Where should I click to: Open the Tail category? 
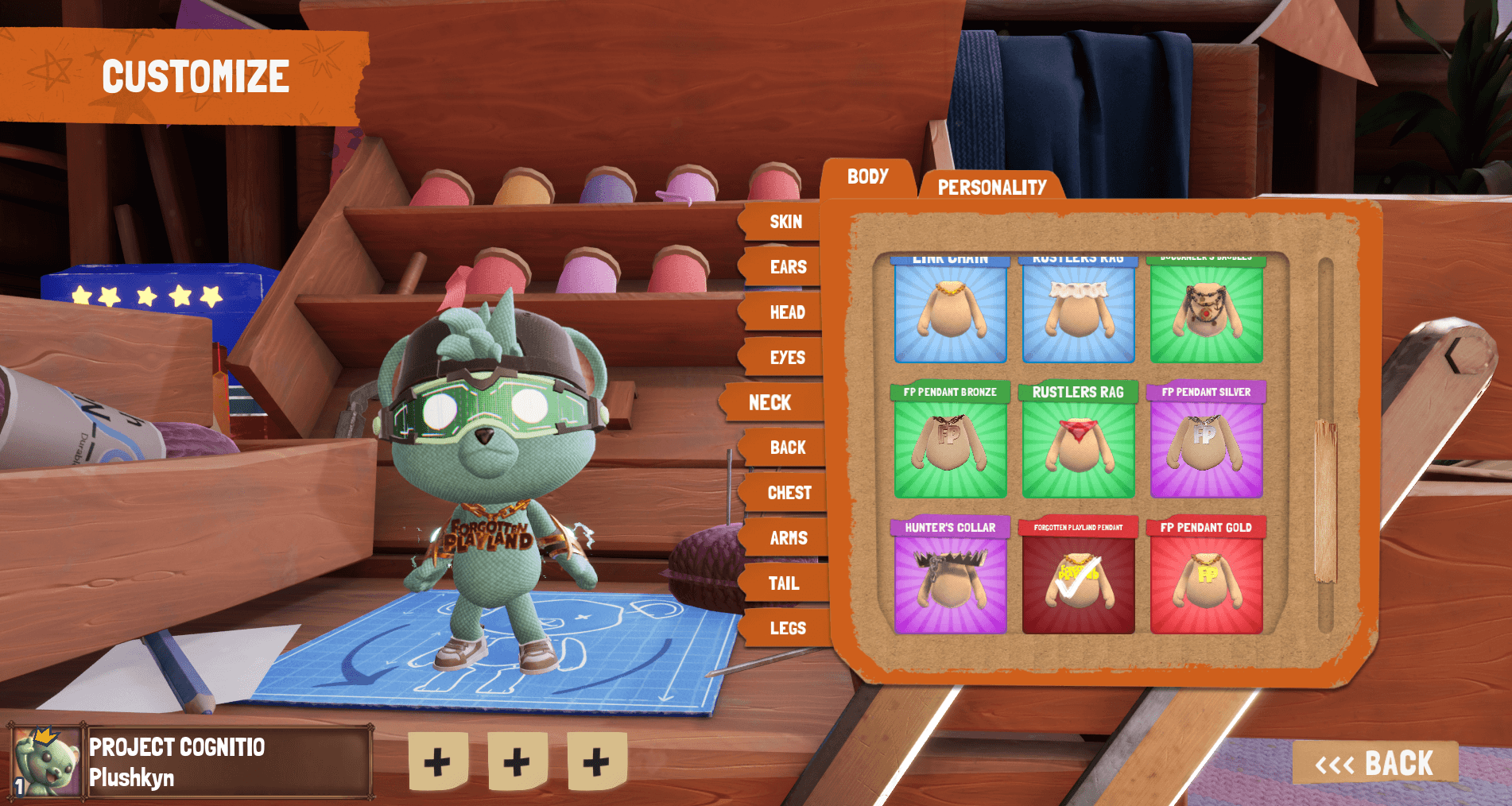click(x=783, y=583)
